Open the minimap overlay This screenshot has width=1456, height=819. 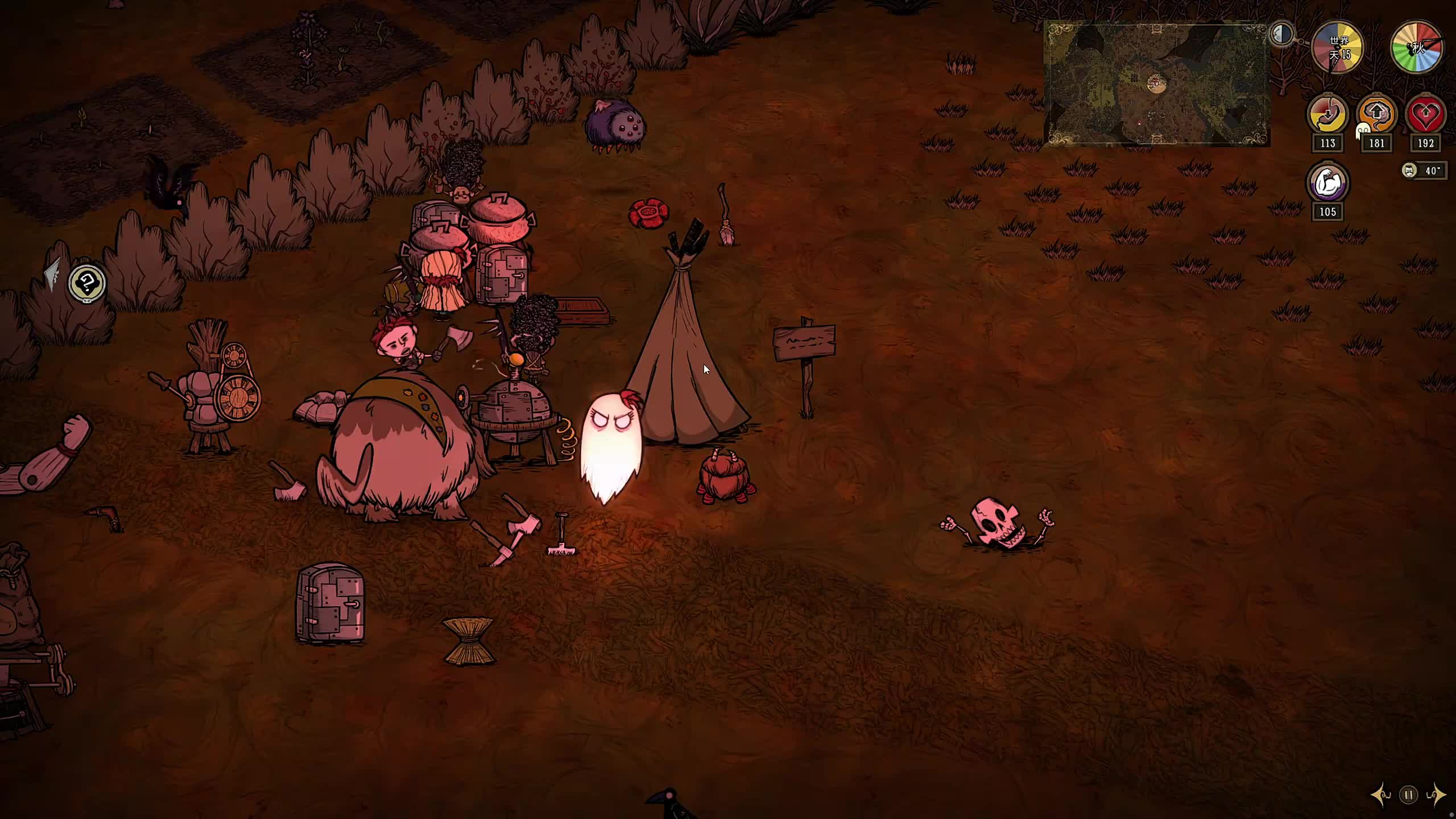point(1157,84)
